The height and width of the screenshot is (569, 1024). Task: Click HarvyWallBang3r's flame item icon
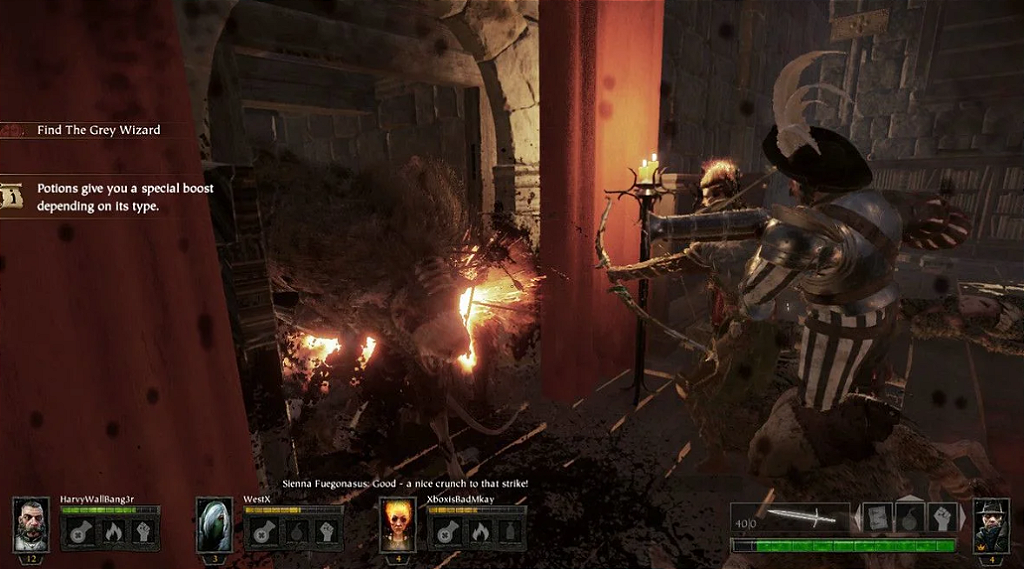tap(112, 531)
